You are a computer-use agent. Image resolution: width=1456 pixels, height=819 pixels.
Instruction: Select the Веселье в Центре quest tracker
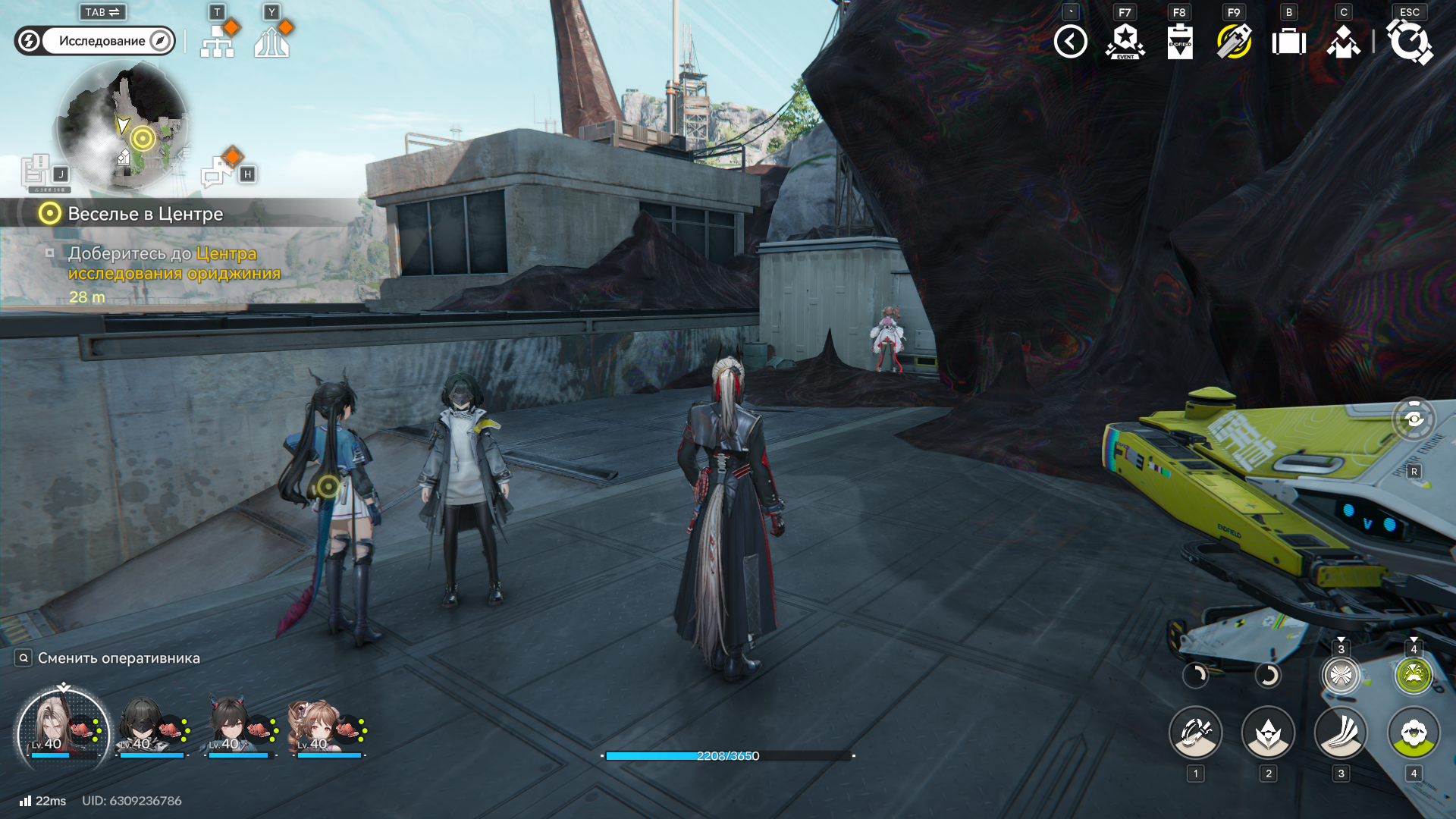click(144, 214)
